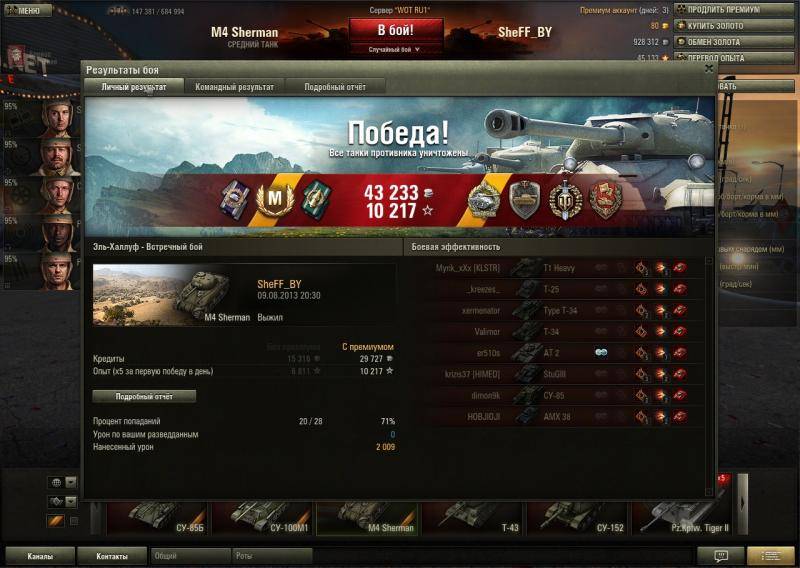800x568 pixels.
Task: Pick the Т-43 tank in the carousel
Action: (472, 513)
